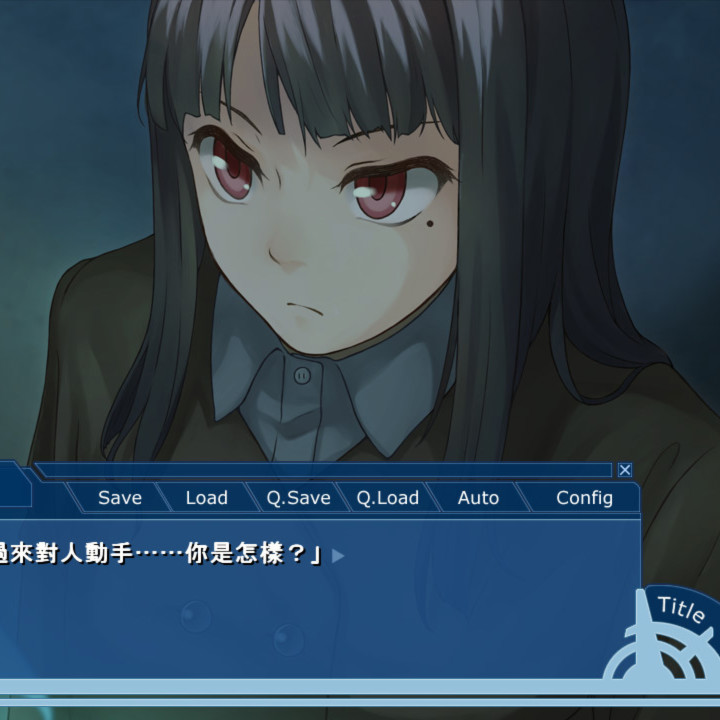Hide the message window with X
720x720 pixels.
pos(625,470)
